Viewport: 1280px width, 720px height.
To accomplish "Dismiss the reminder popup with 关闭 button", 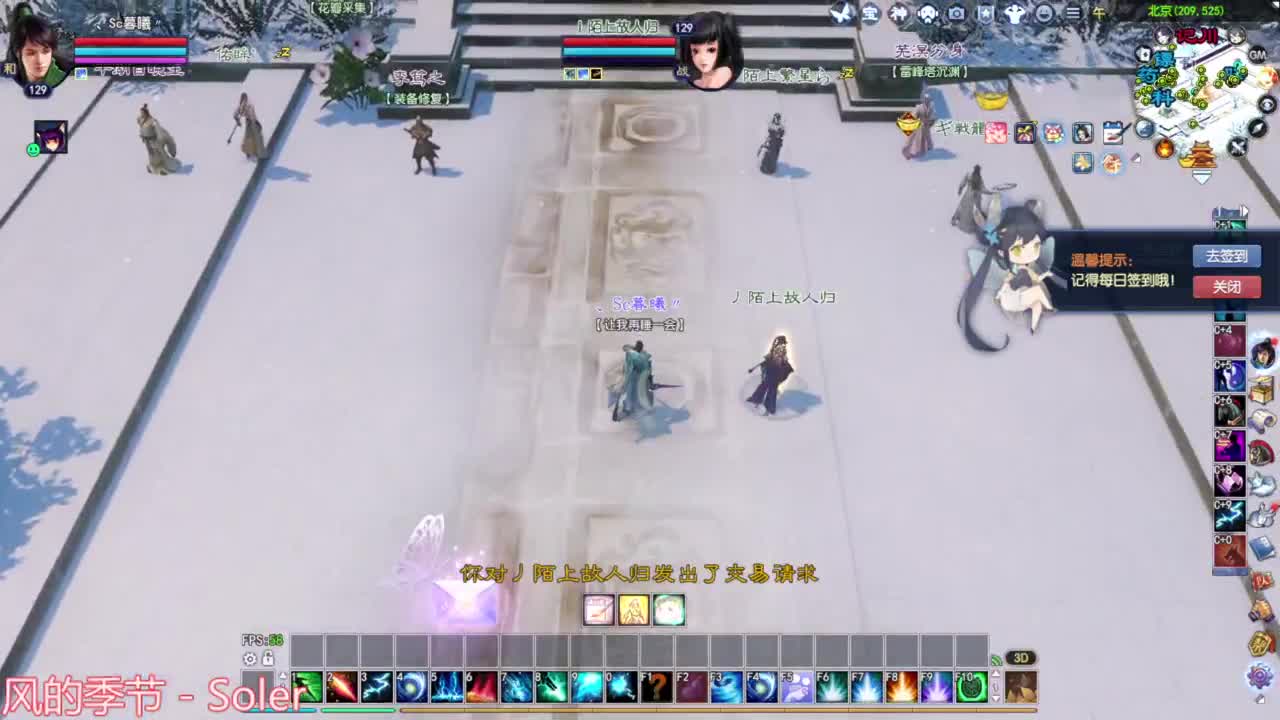I will [1226, 287].
